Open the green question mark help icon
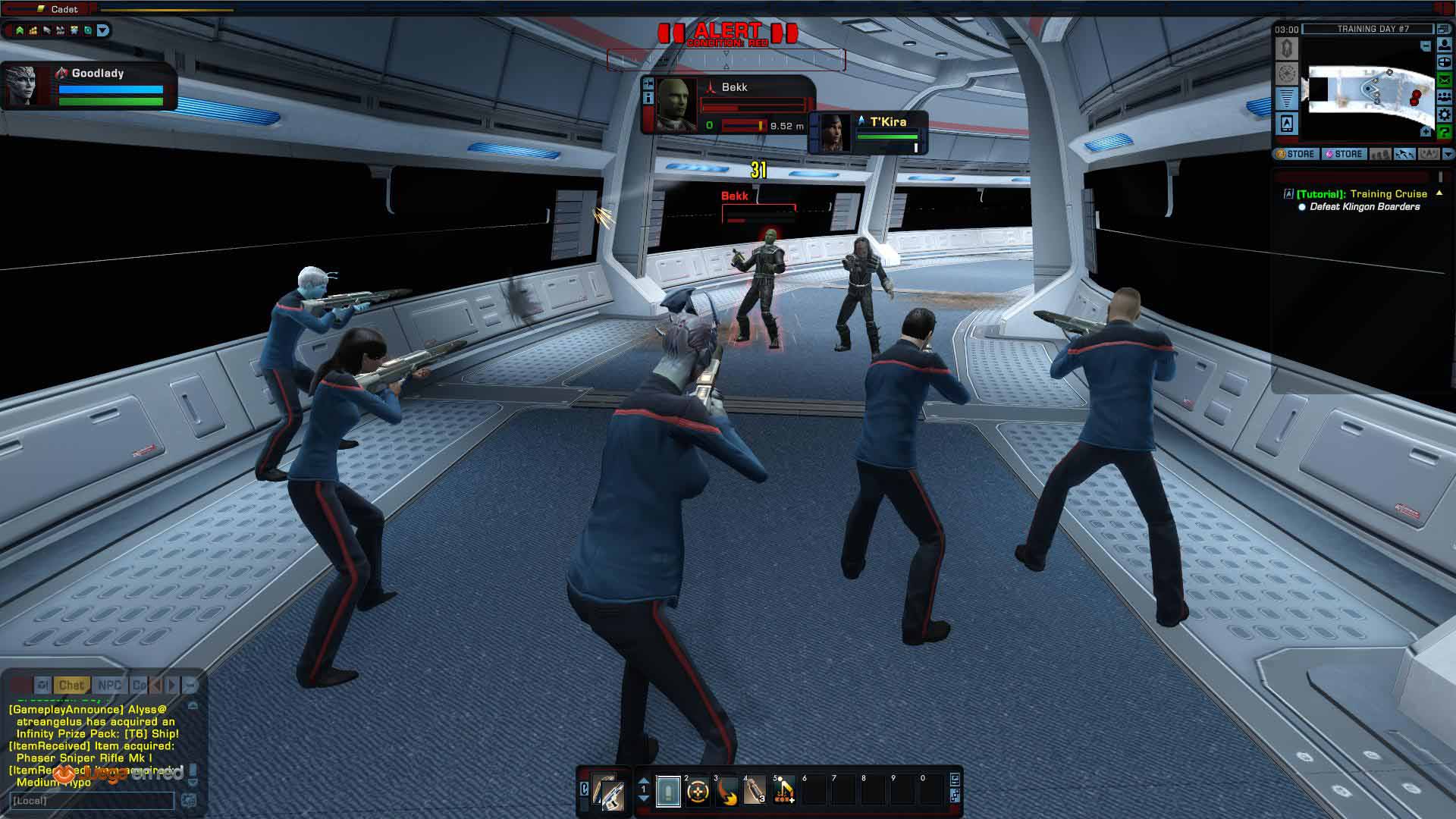Viewport: 1456px width, 819px height. [1444, 132]
